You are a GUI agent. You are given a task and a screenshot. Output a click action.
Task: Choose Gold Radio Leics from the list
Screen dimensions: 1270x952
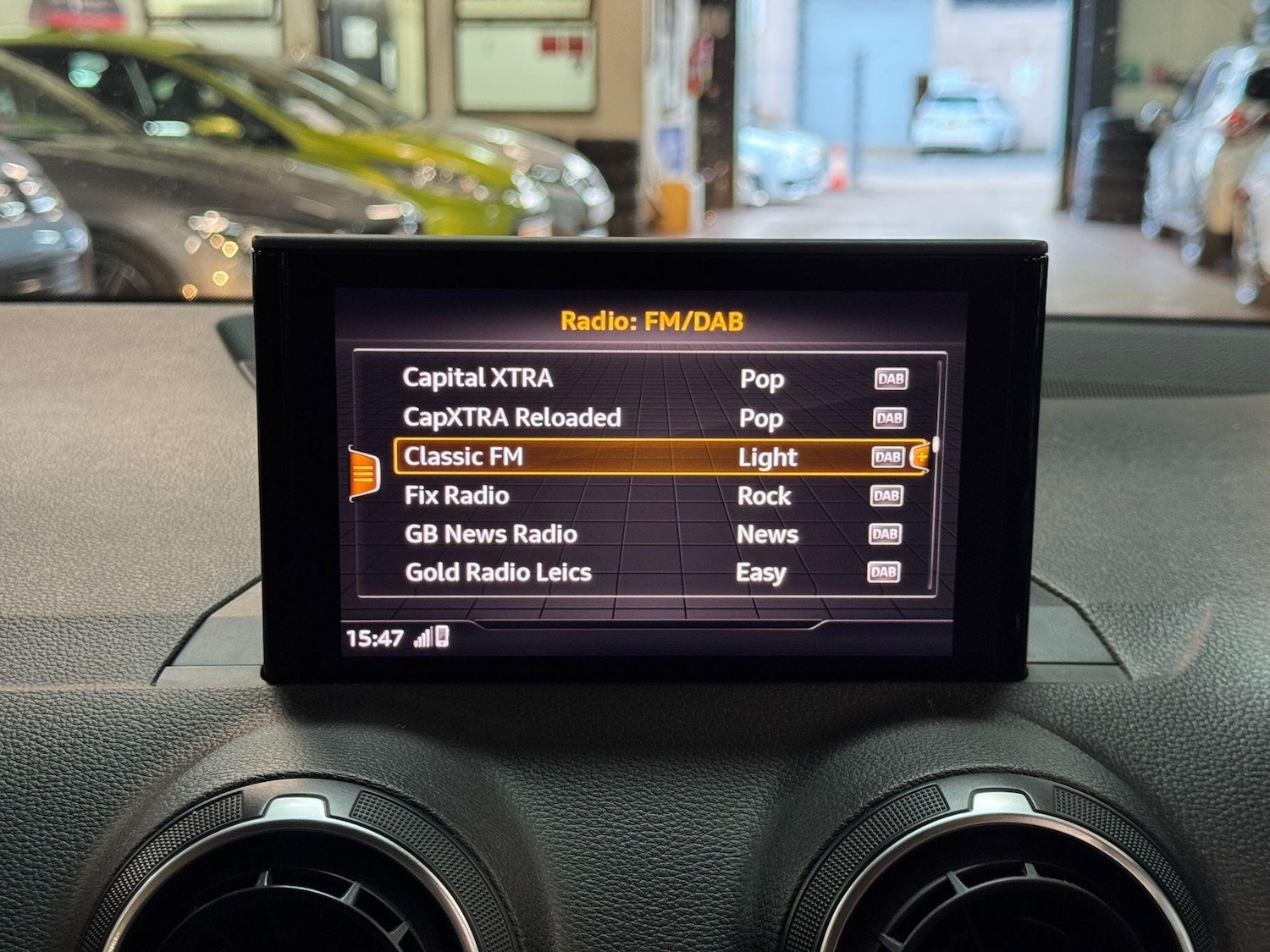point(497,572)
